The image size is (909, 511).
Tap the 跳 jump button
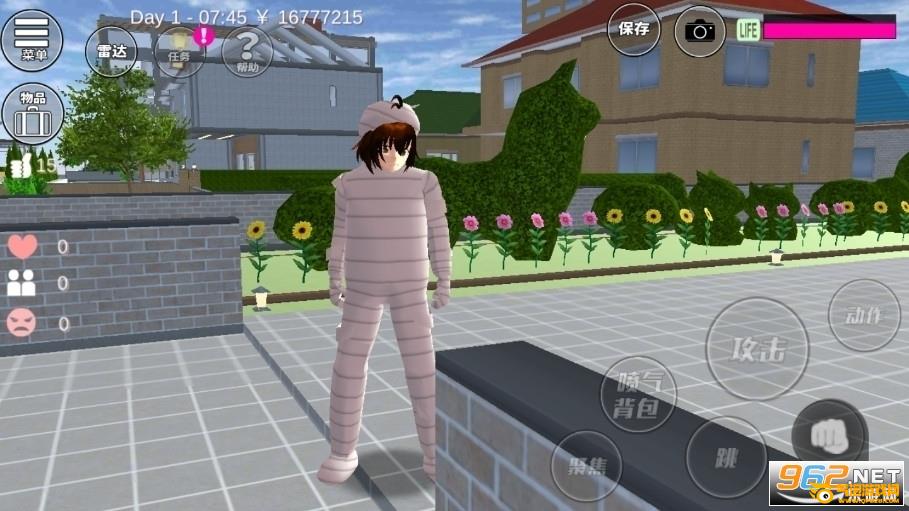point(727,458)
